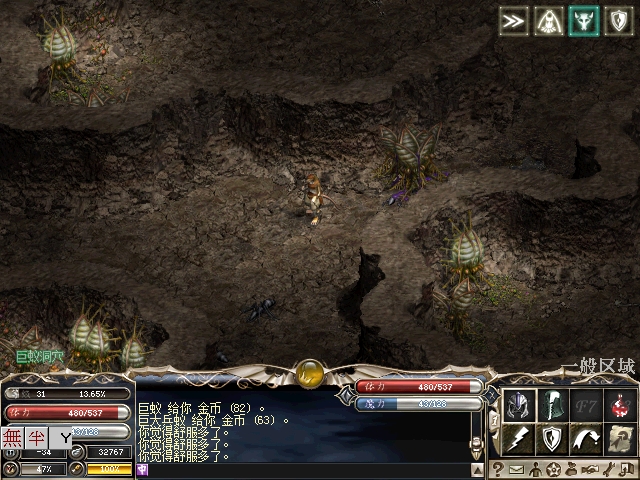Select the green great helm slot
Viewport: 640px width, 480px height.
click(552, 405)
